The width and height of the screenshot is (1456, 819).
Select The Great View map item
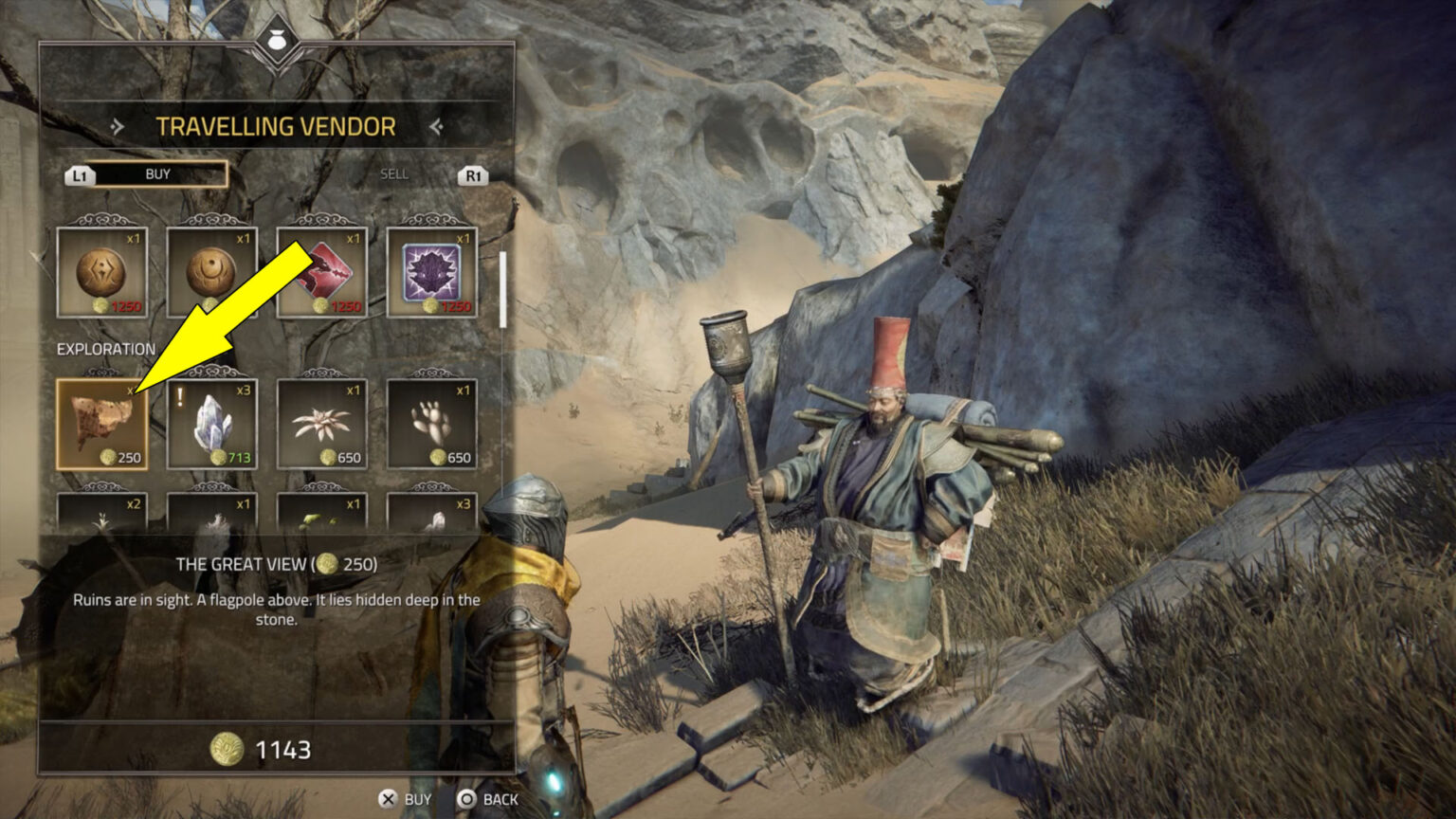tap(100, 422)
